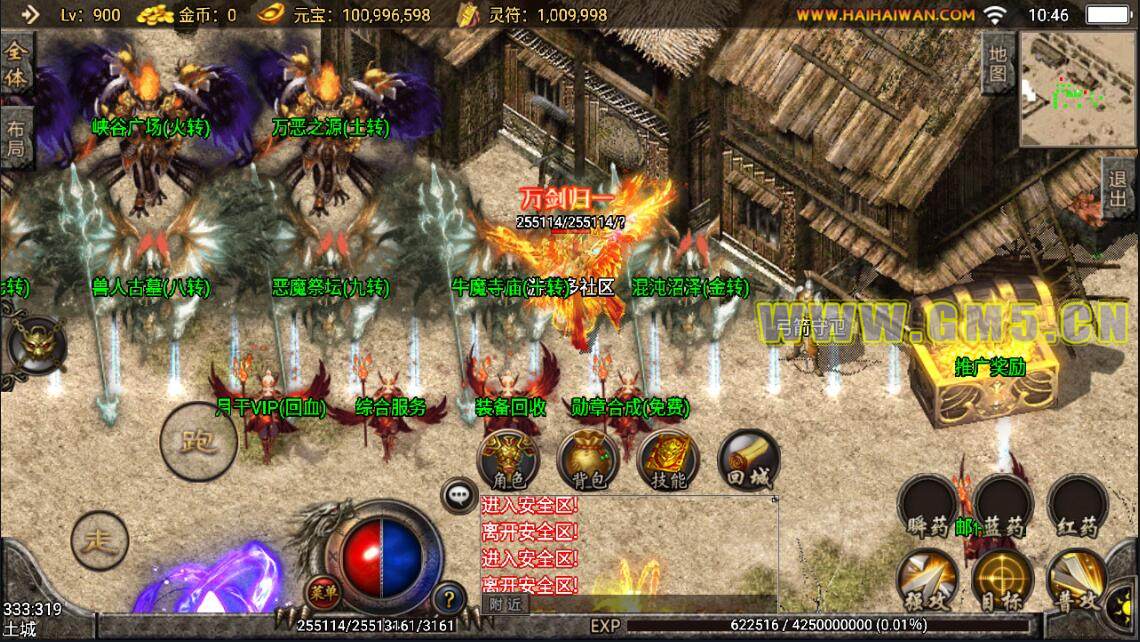This screenshot has height=642, width=1140.
Task: Open the red 菜单 menu button
Action: (320, 588)
